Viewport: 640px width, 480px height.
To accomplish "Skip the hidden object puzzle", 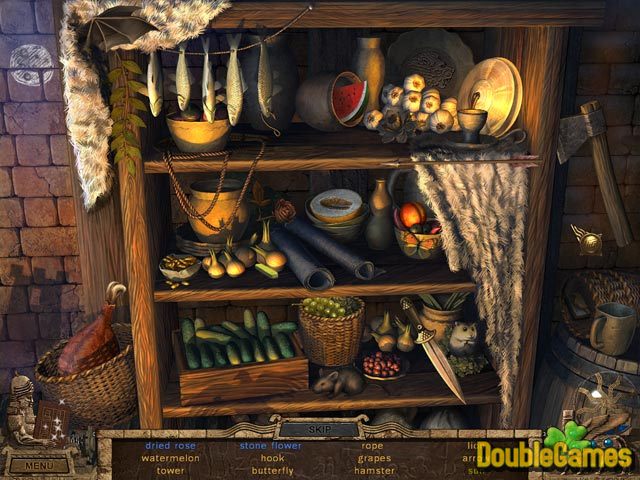I will (319, 428).
